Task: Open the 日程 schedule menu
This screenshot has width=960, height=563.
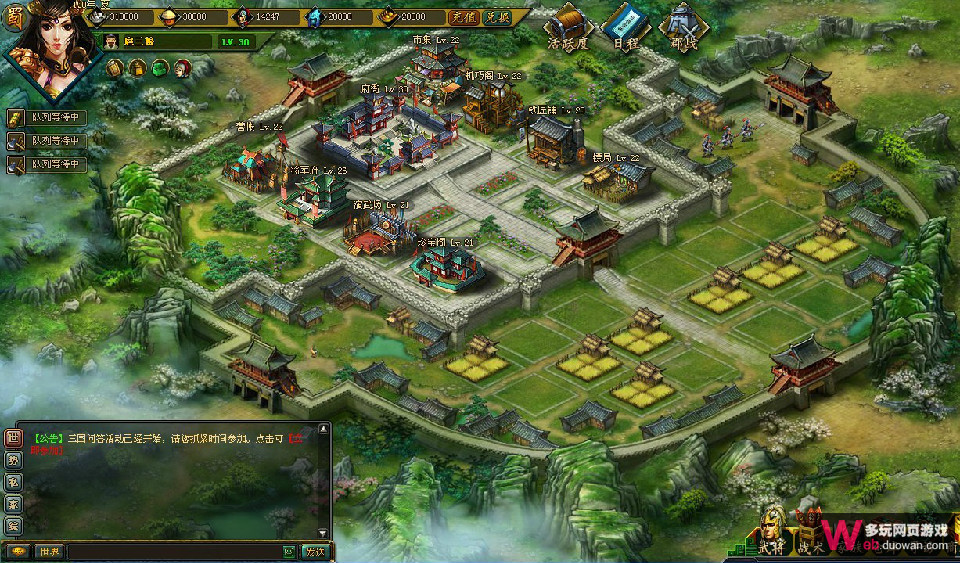Action: (625, 24)
